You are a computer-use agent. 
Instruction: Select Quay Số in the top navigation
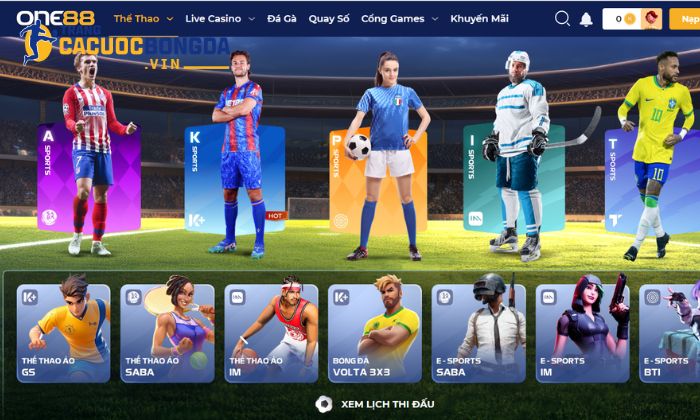pos(329,19)
